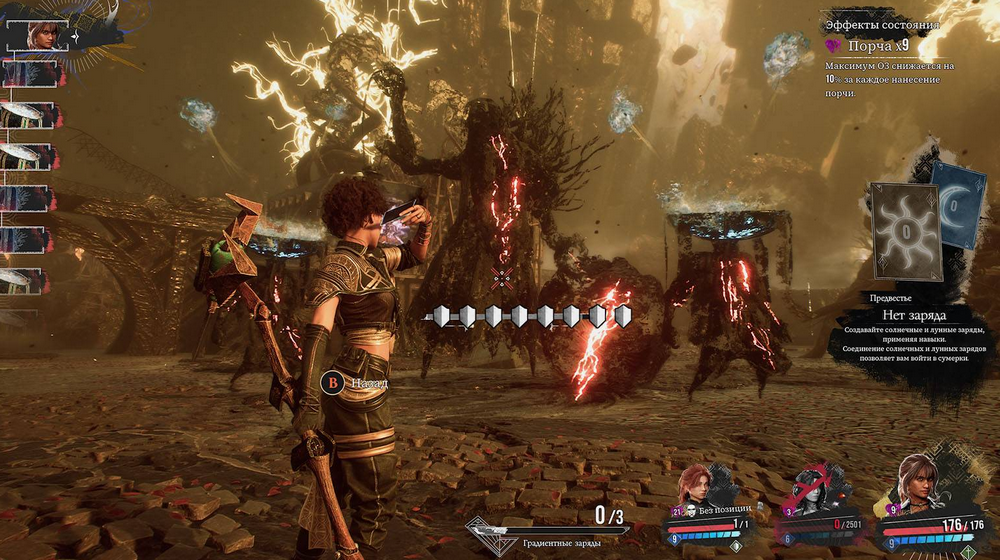Image resolution: width=1000 pixels, height=560 pixels.
Task: Click the purple Порча status effect icon
Action: pyautogui.click(x=833, y=46)
